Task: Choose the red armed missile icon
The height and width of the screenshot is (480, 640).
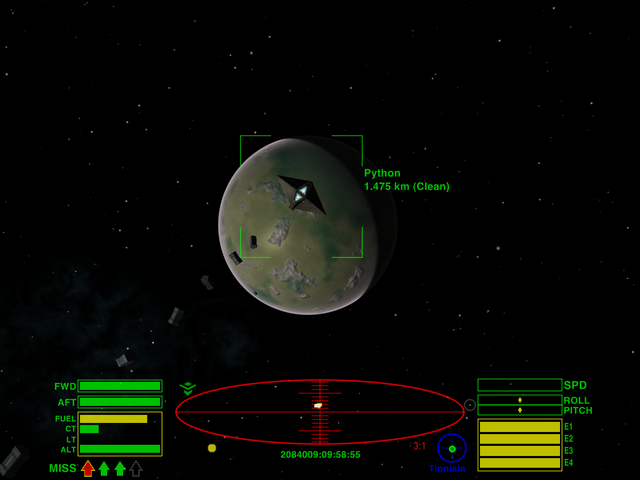Action: 88,468
